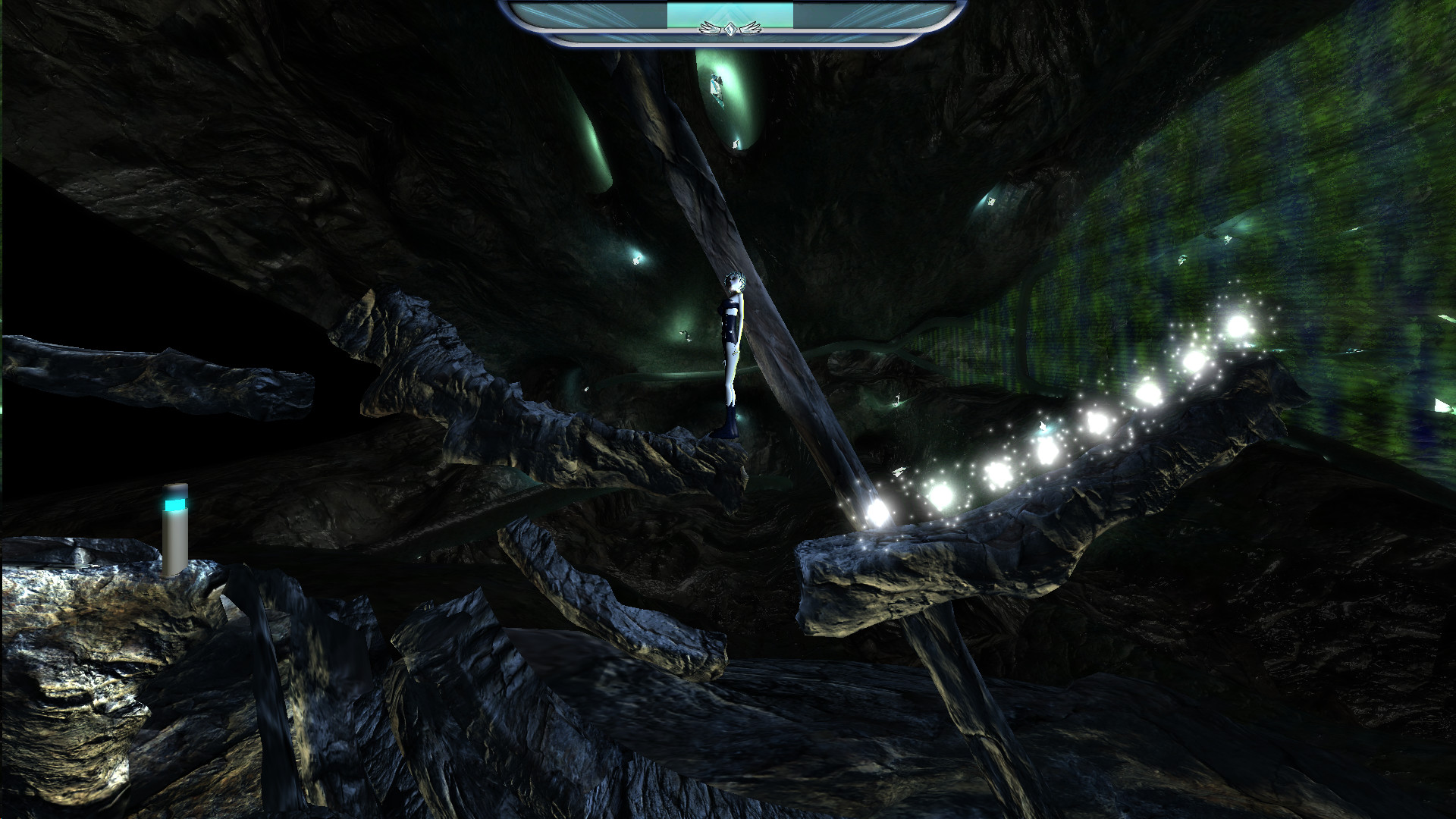The height and width of the screenshot is (819, 1456).
Task: Click the right wing of the HUD crest
Action: pyautogui.click(x=751, y=29)
